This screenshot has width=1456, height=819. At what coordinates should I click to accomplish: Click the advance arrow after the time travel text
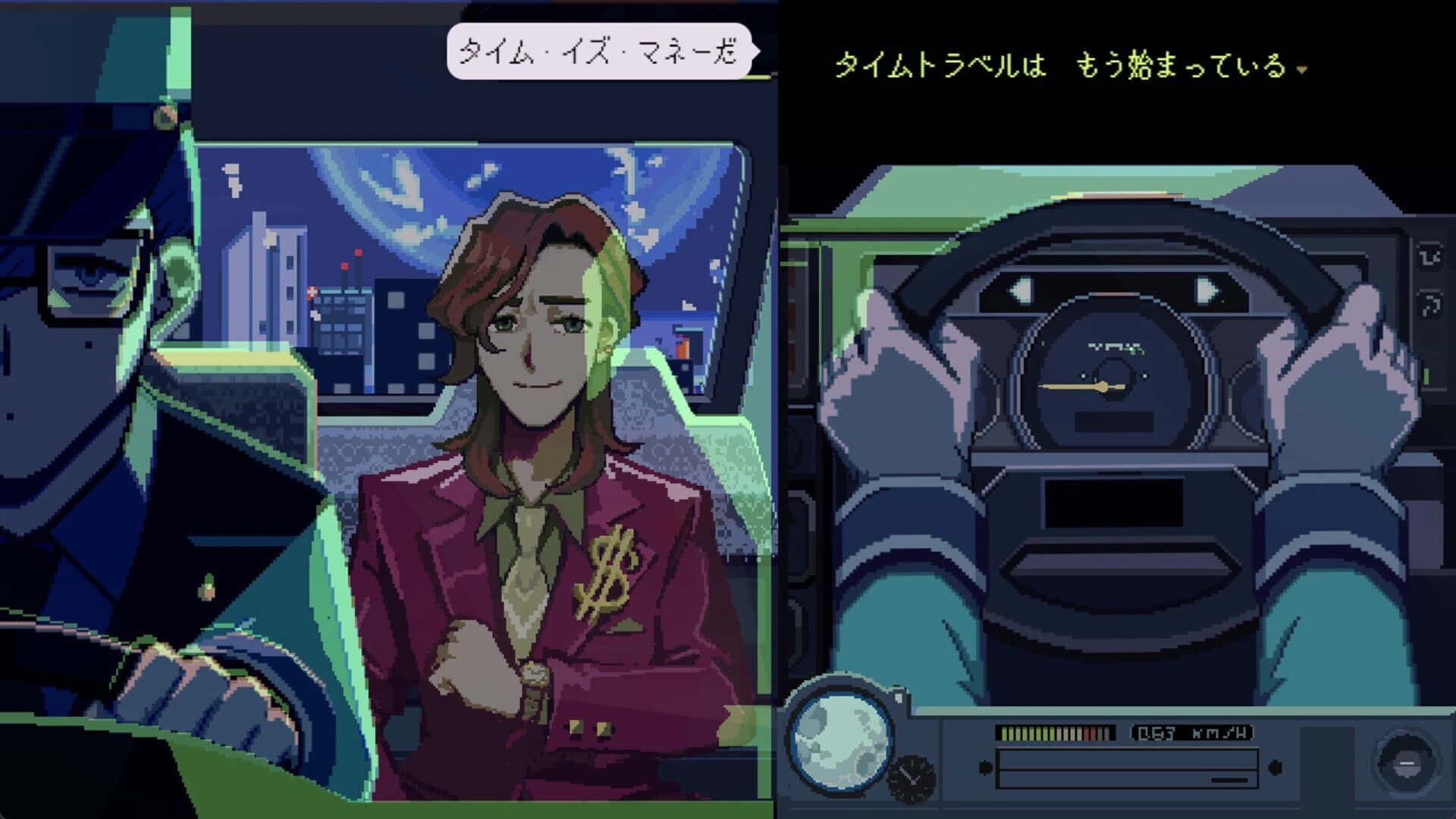(1303, 71)
